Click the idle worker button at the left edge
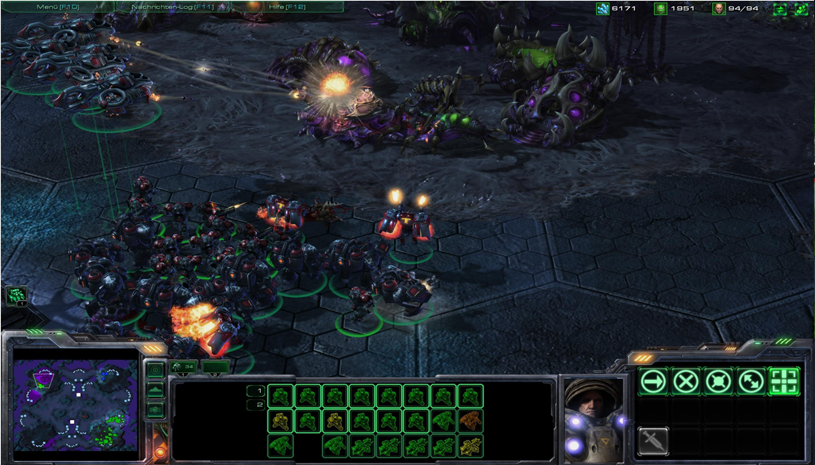Image resolution: width=815 pixels, height=465 pixels. pos(16,295)
